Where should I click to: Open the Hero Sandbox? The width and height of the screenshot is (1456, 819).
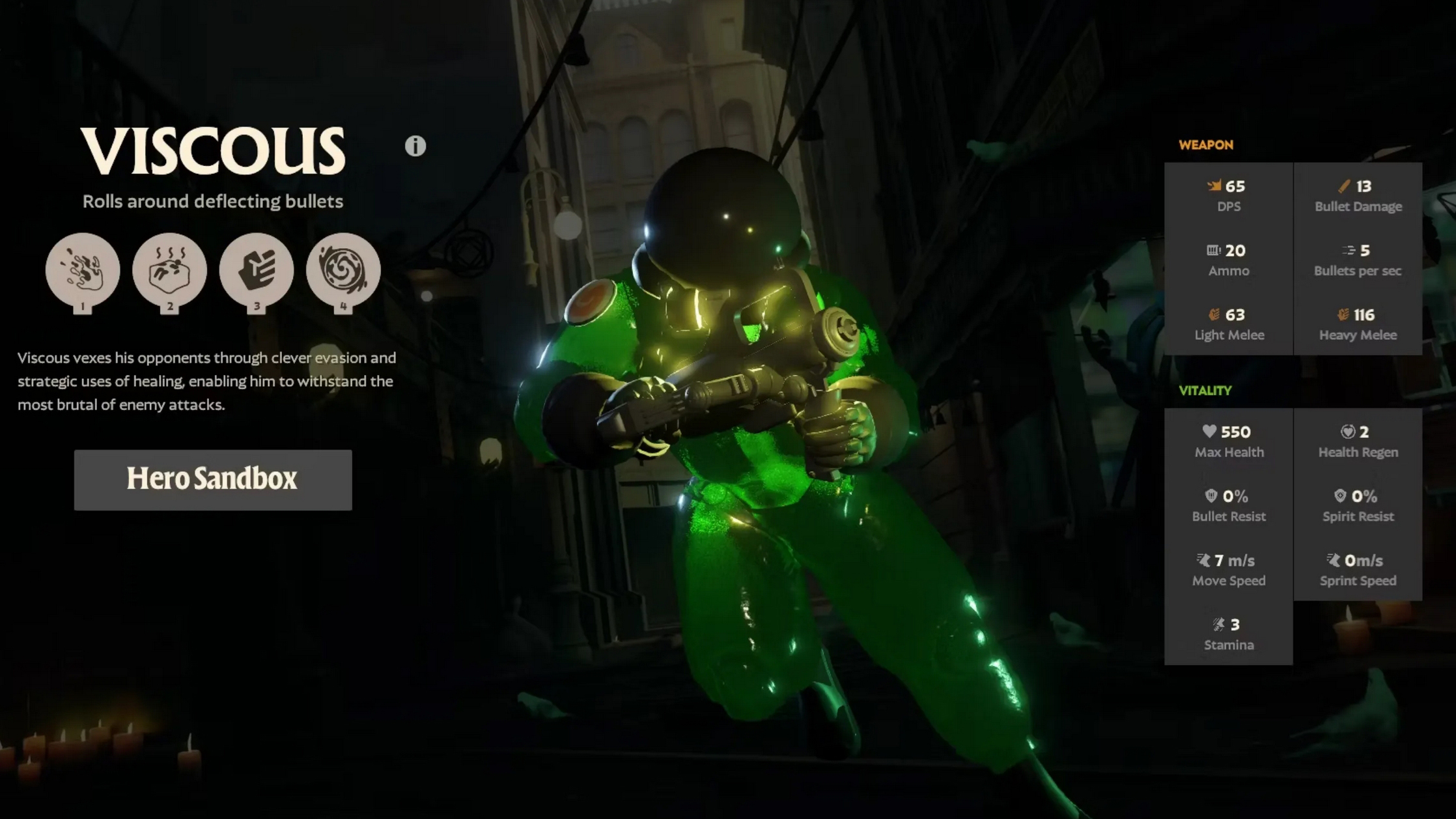[213, 480]
